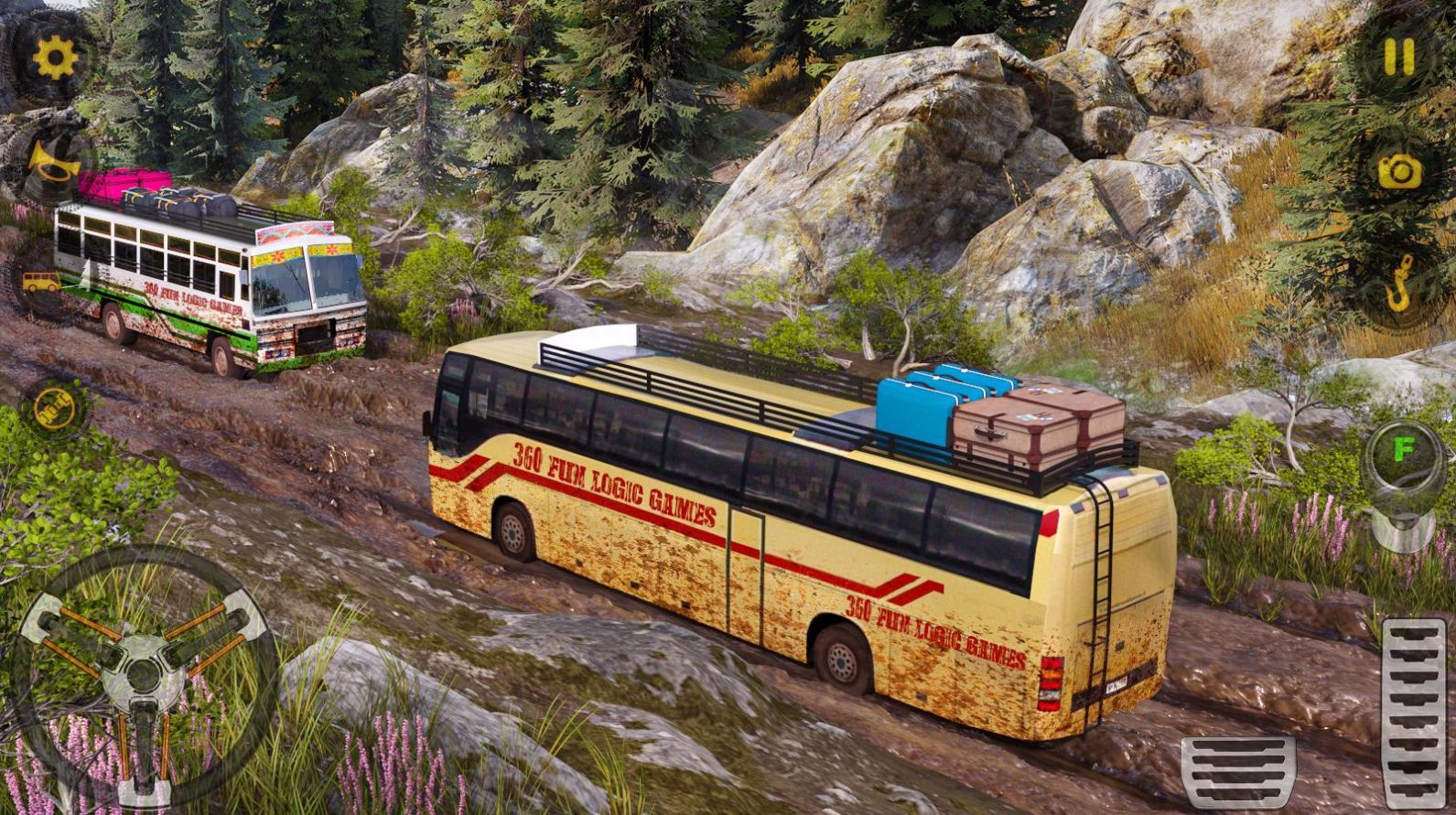Screen dimensions: 1456x815
Task: Tap the yellow bus icon
Action: (x=41, y=283)
